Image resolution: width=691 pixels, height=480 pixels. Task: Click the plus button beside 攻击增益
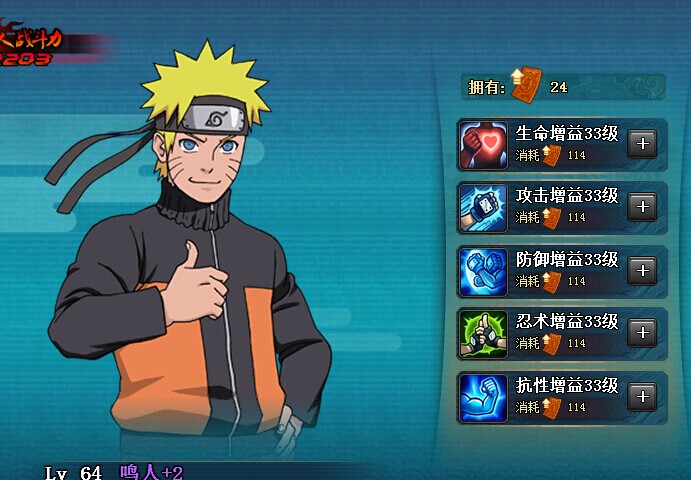[x=642, y=207]
